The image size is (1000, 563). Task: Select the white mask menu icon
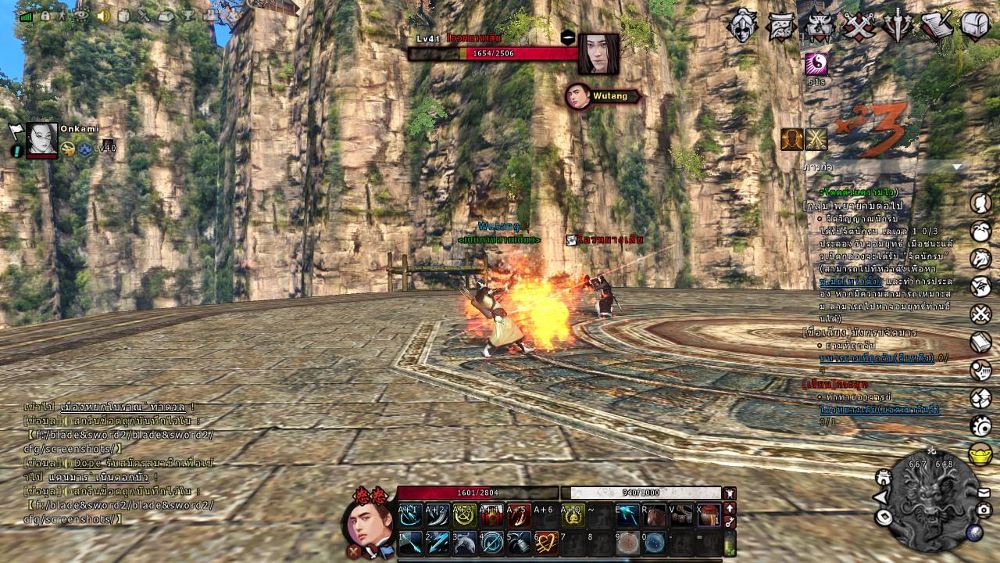click(743, 25)
